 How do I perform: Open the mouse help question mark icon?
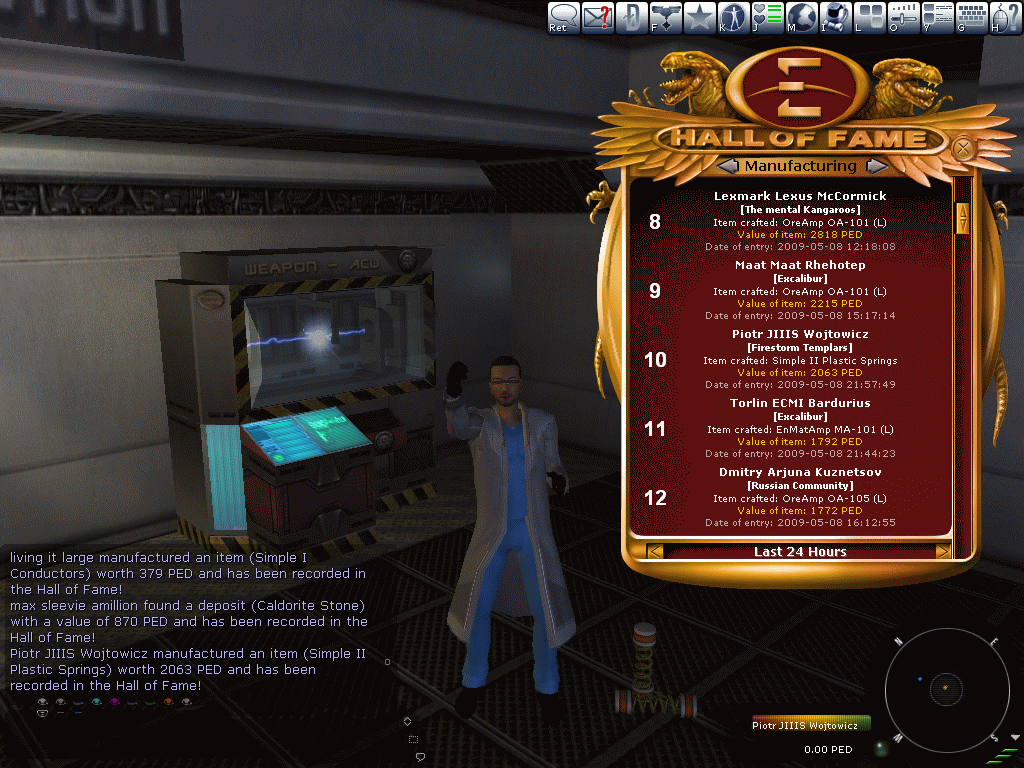coord(1006,17)
